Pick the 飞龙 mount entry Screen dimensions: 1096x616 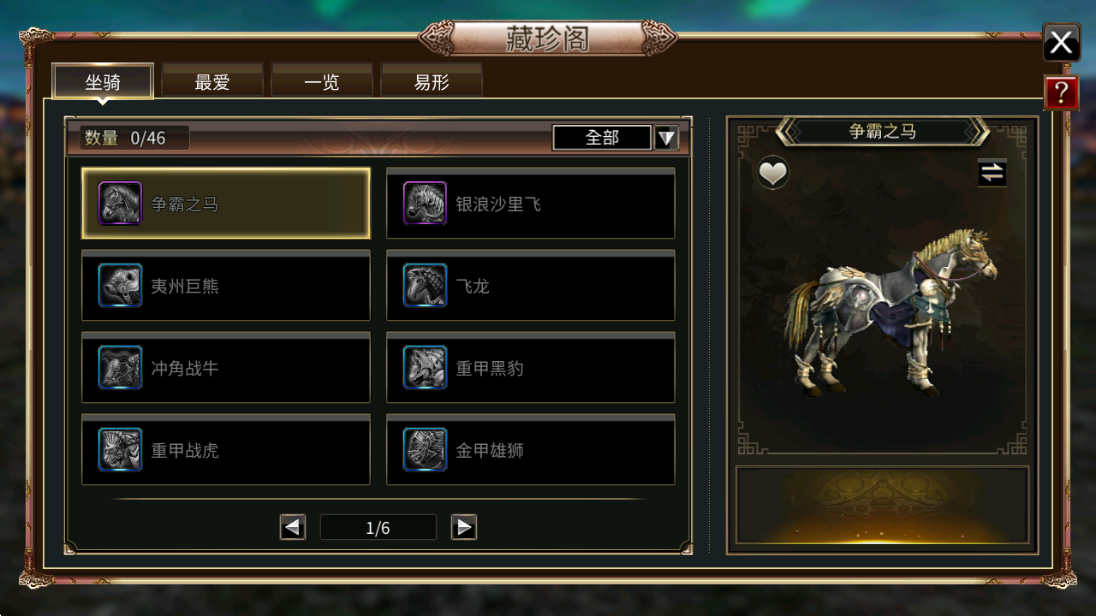(x=530, y=286)
